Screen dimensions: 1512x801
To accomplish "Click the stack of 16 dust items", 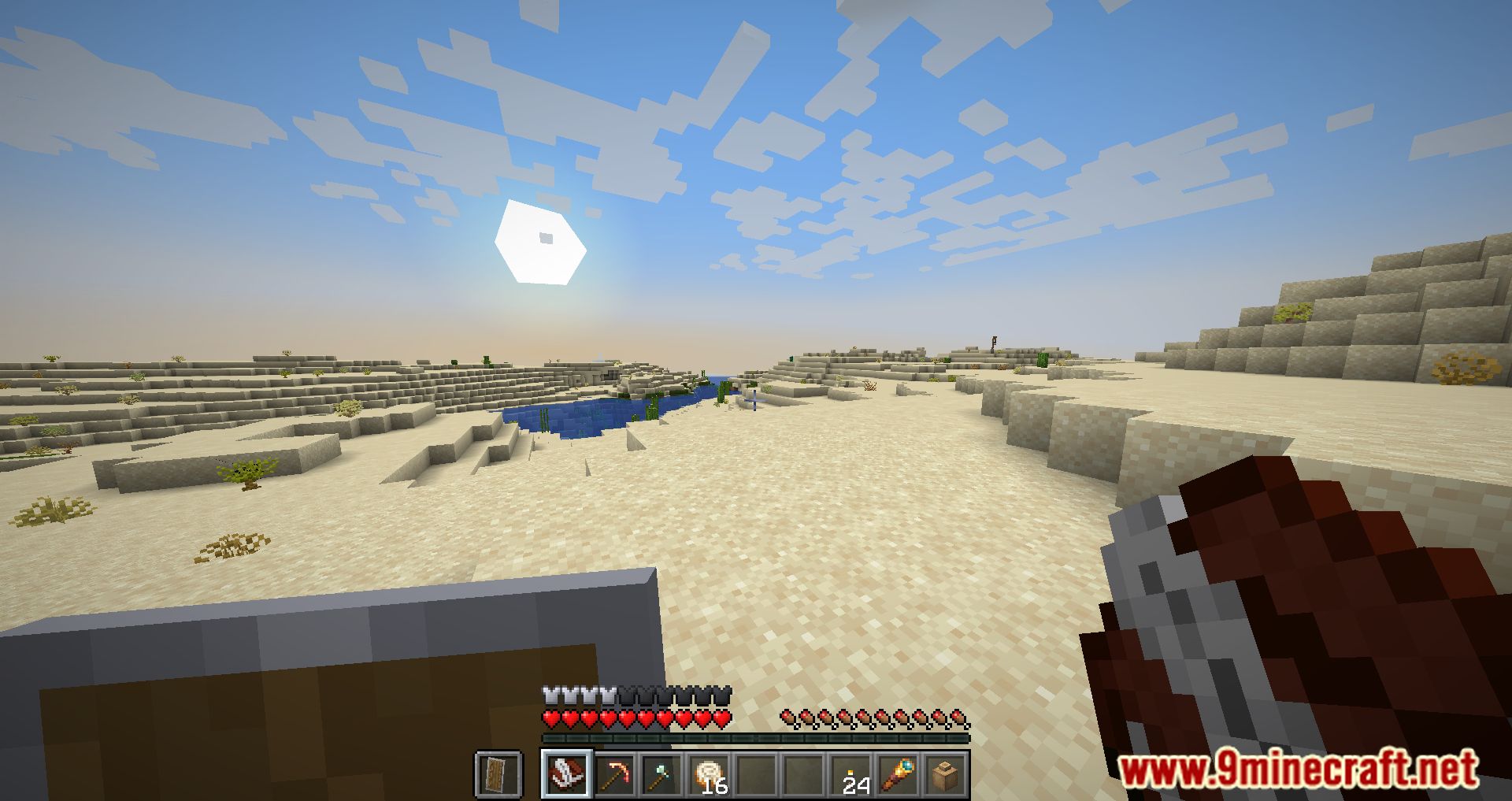I will pos(709,772).
